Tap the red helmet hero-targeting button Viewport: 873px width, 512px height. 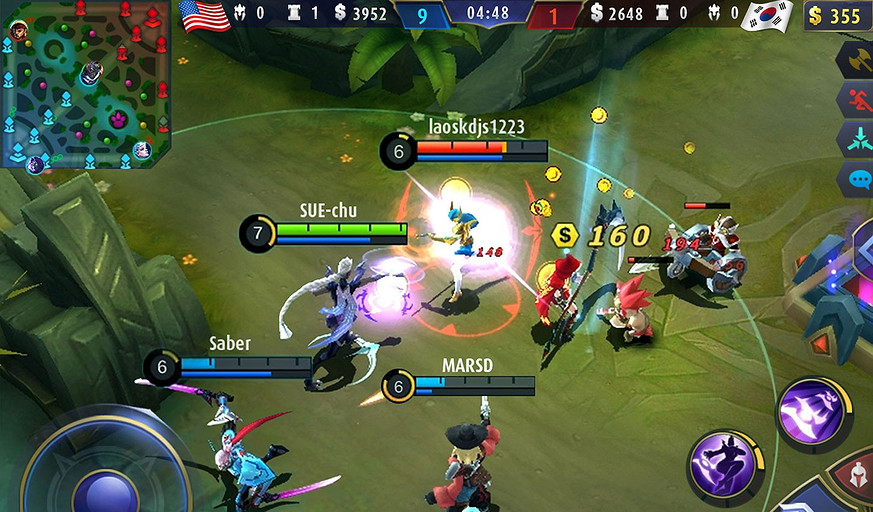coord(854,479)
